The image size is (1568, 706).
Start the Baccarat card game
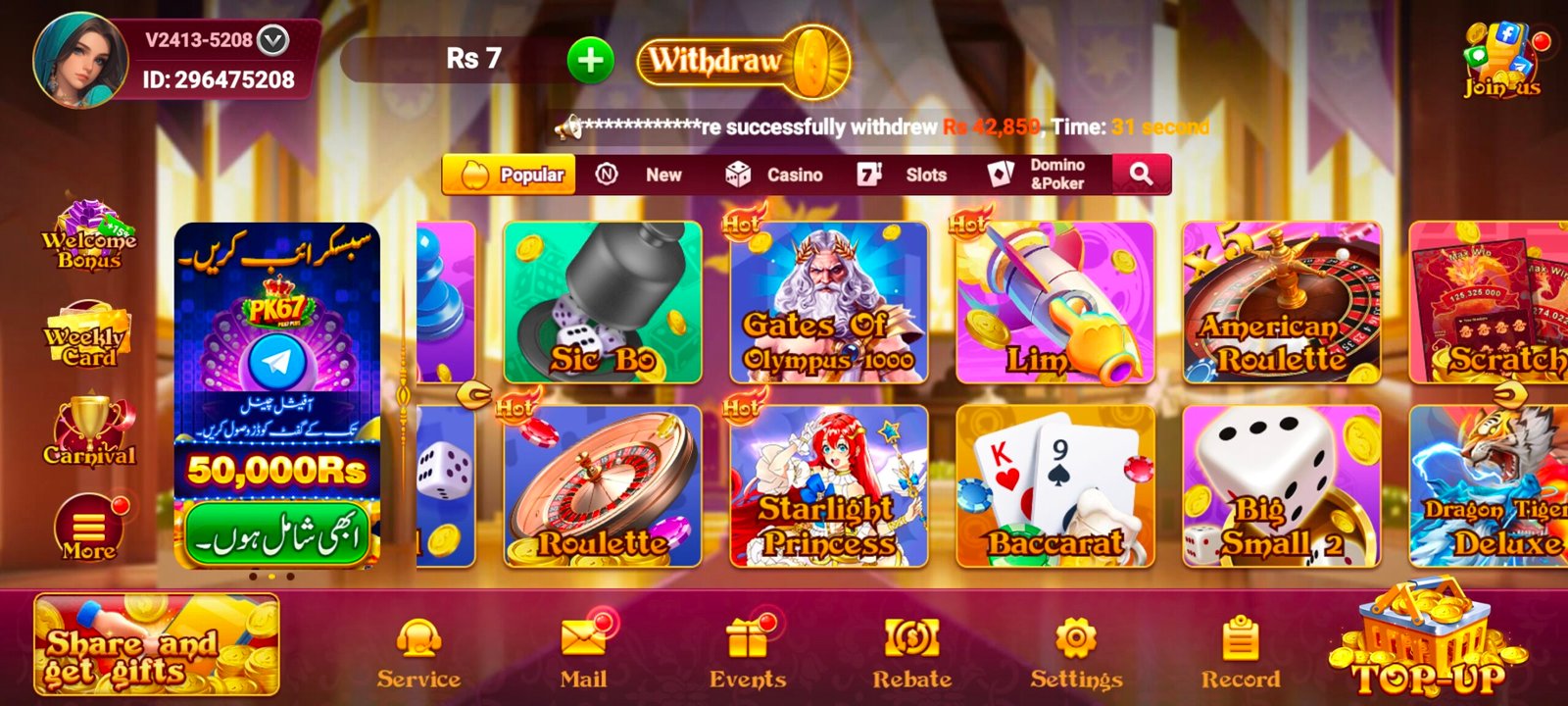1055,486
